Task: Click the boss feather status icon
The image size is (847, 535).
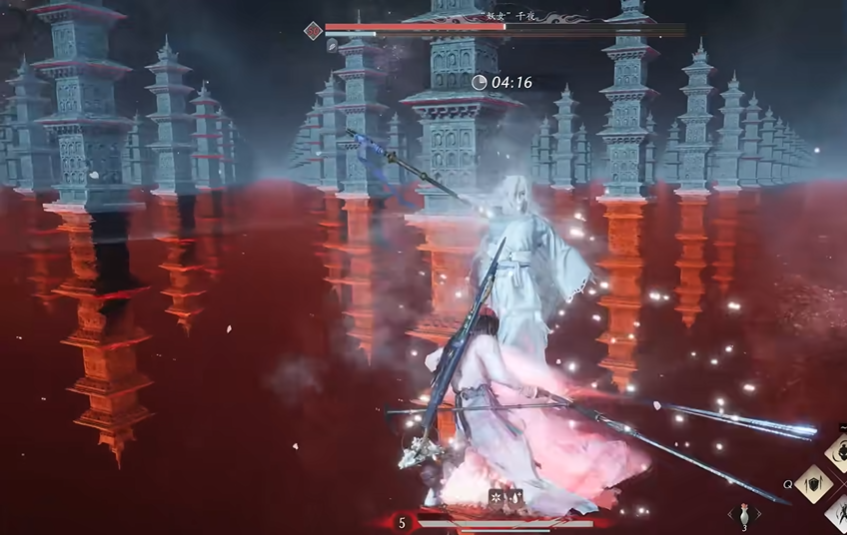Action: pos(331,45)
